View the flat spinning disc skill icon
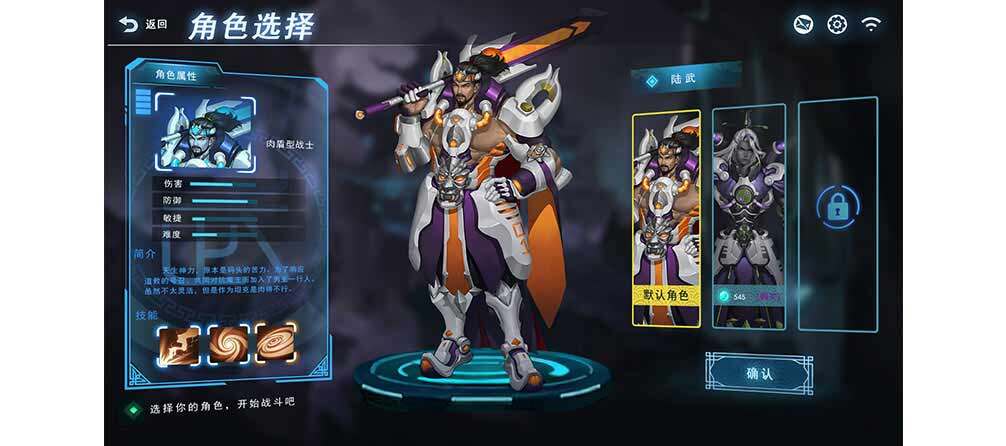1006x446 pixels. (276, 343)
